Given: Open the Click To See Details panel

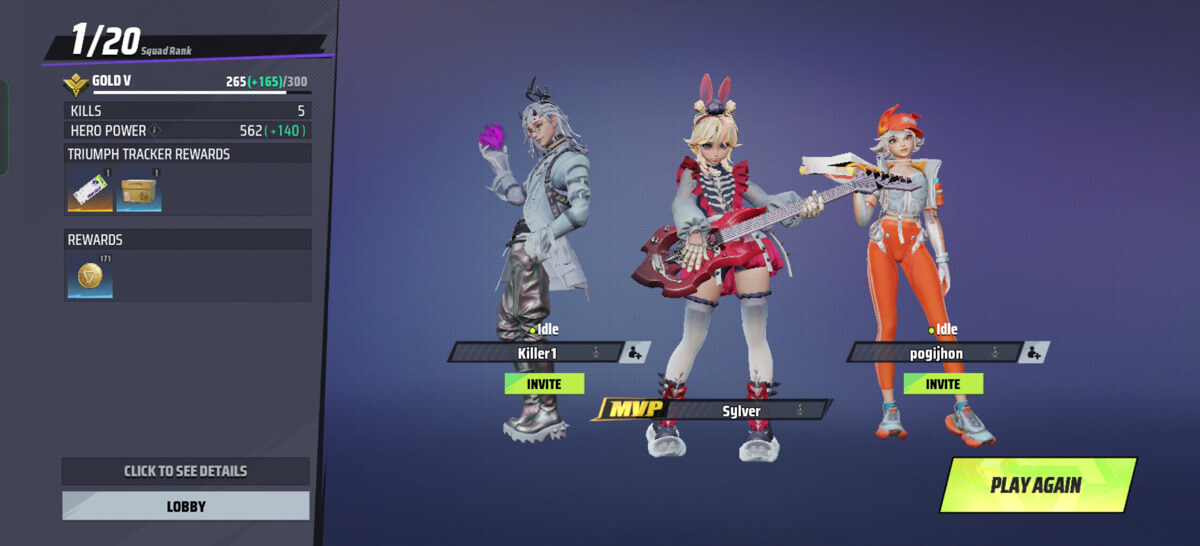Looking at the screenshot, I should coord(186,471).
